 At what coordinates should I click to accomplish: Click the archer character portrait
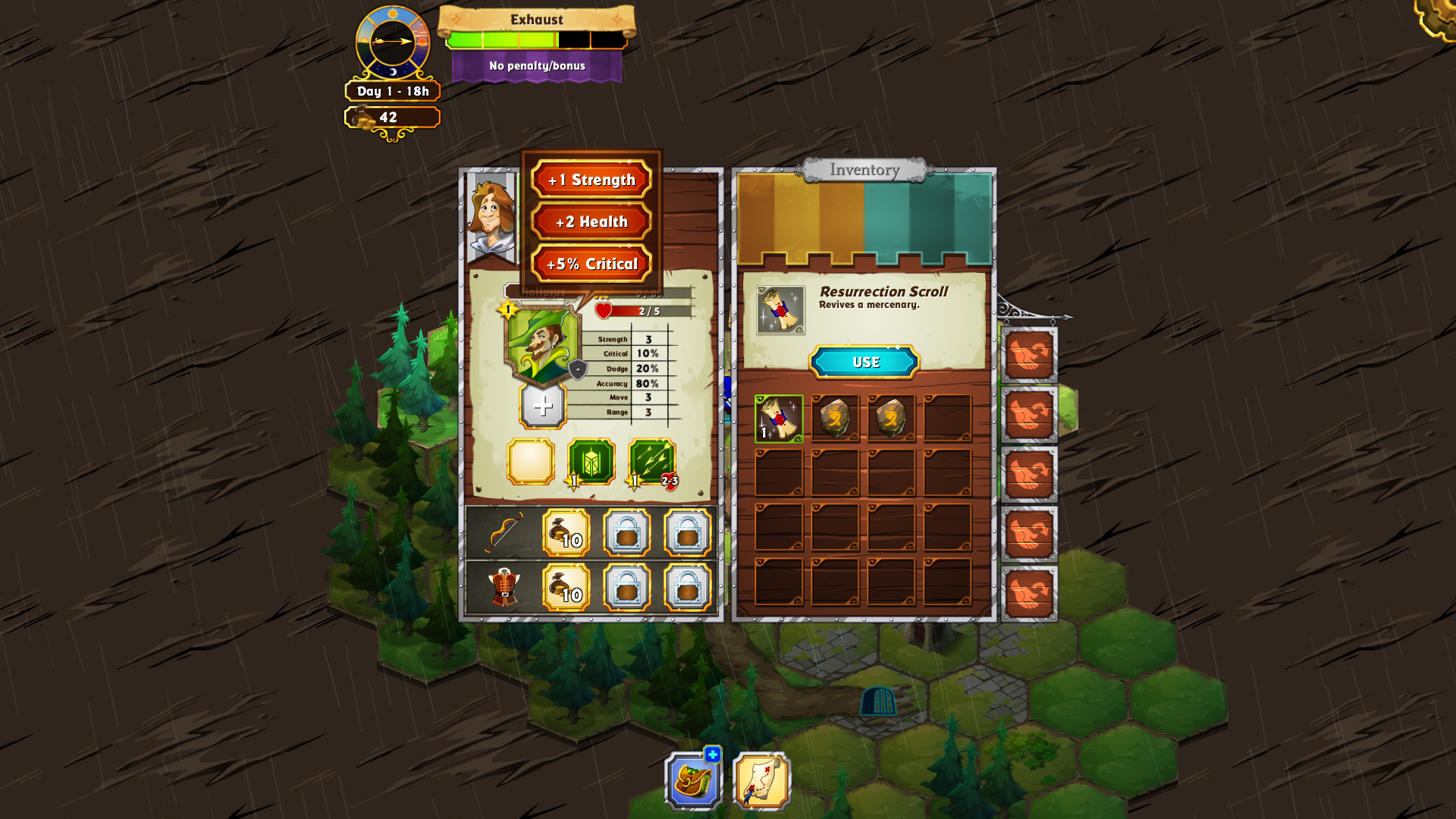(x=541, y=345)
